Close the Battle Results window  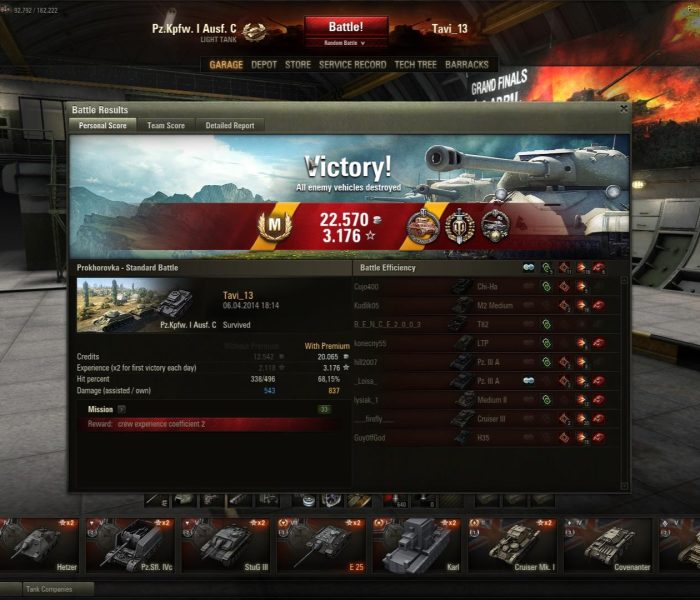tap(624, 109)
